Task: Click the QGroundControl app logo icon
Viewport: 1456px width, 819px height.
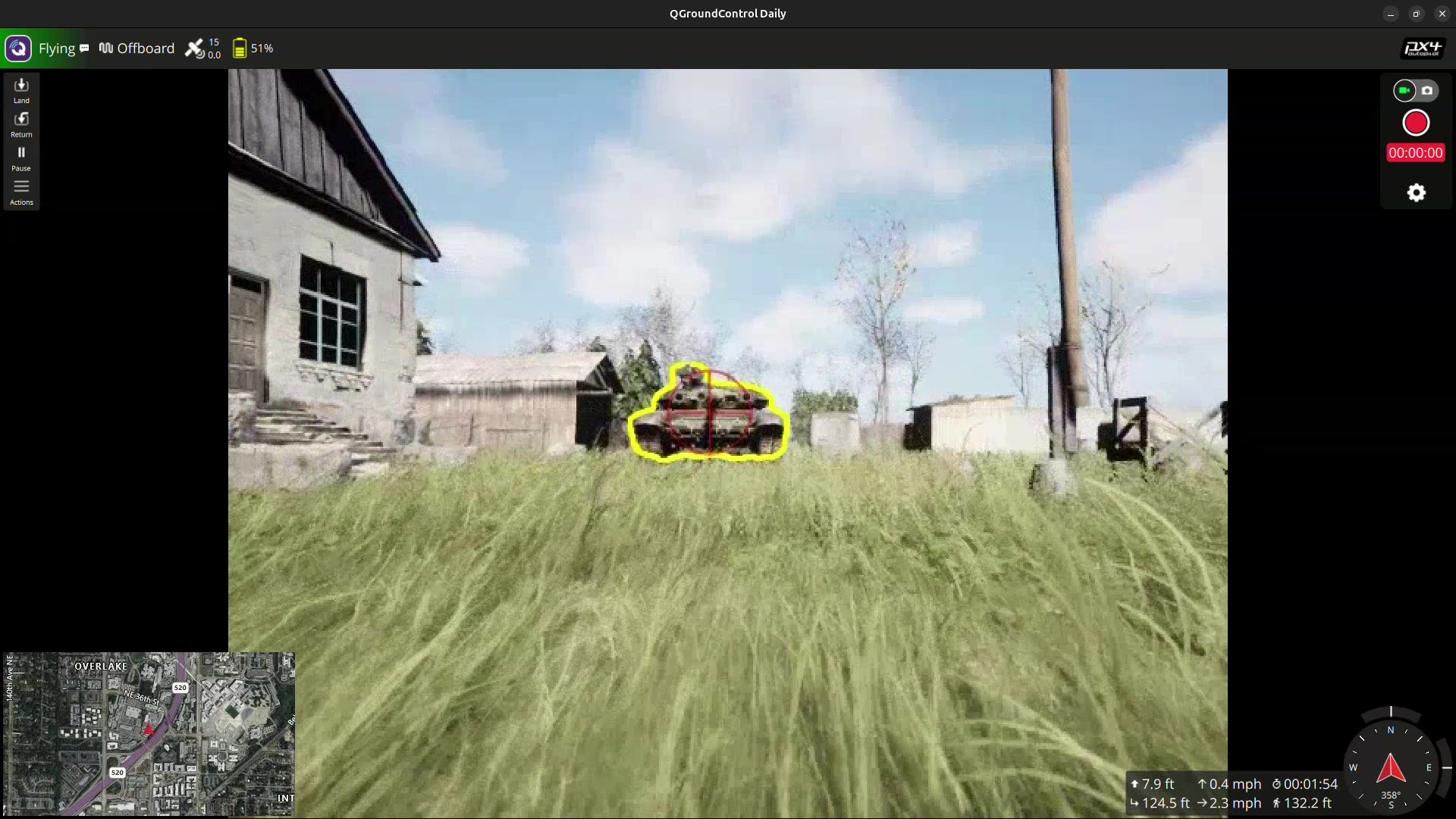Action: [x=17, y=48]
